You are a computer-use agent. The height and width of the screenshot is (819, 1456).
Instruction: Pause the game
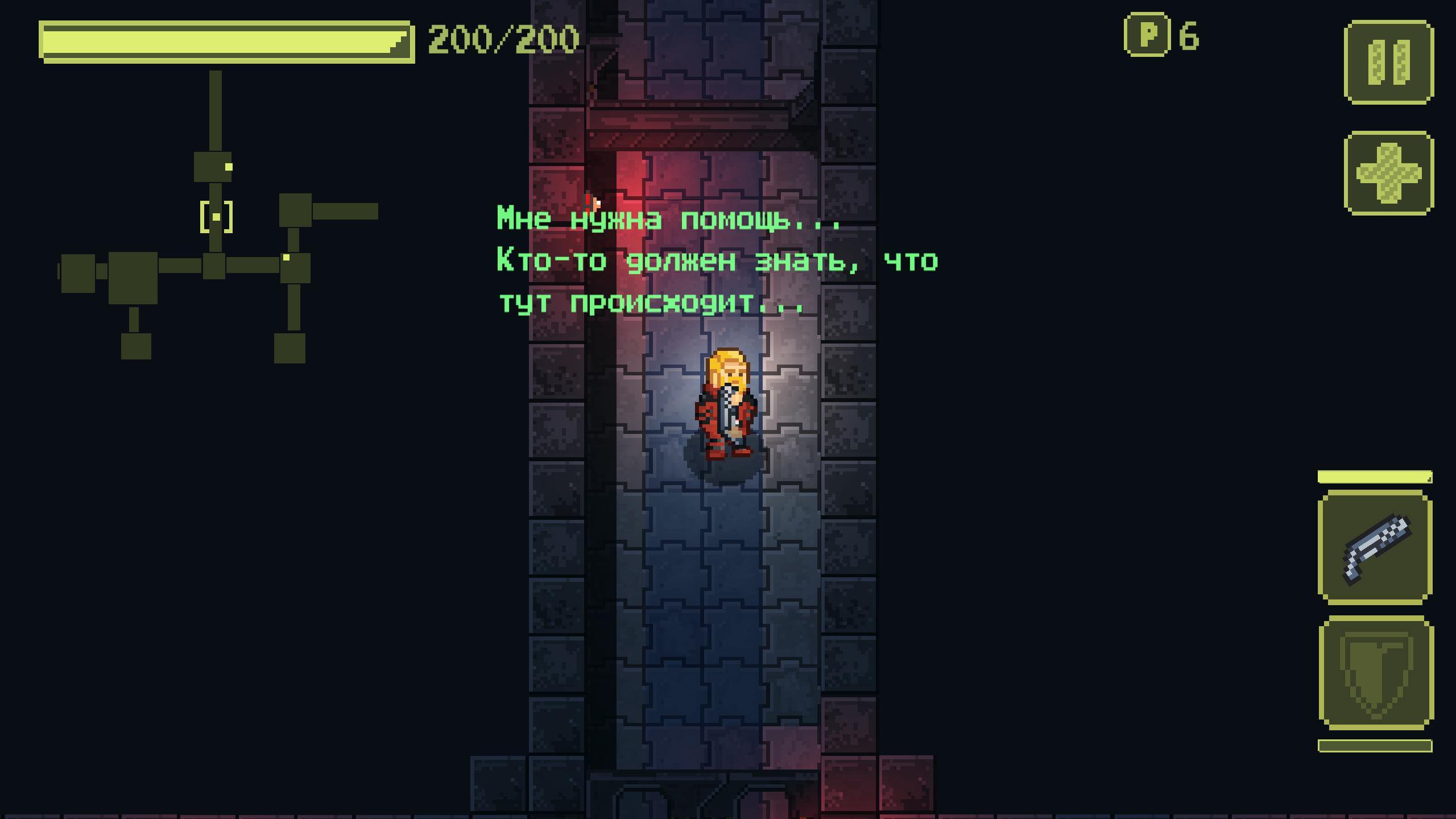click(1388, 62)
